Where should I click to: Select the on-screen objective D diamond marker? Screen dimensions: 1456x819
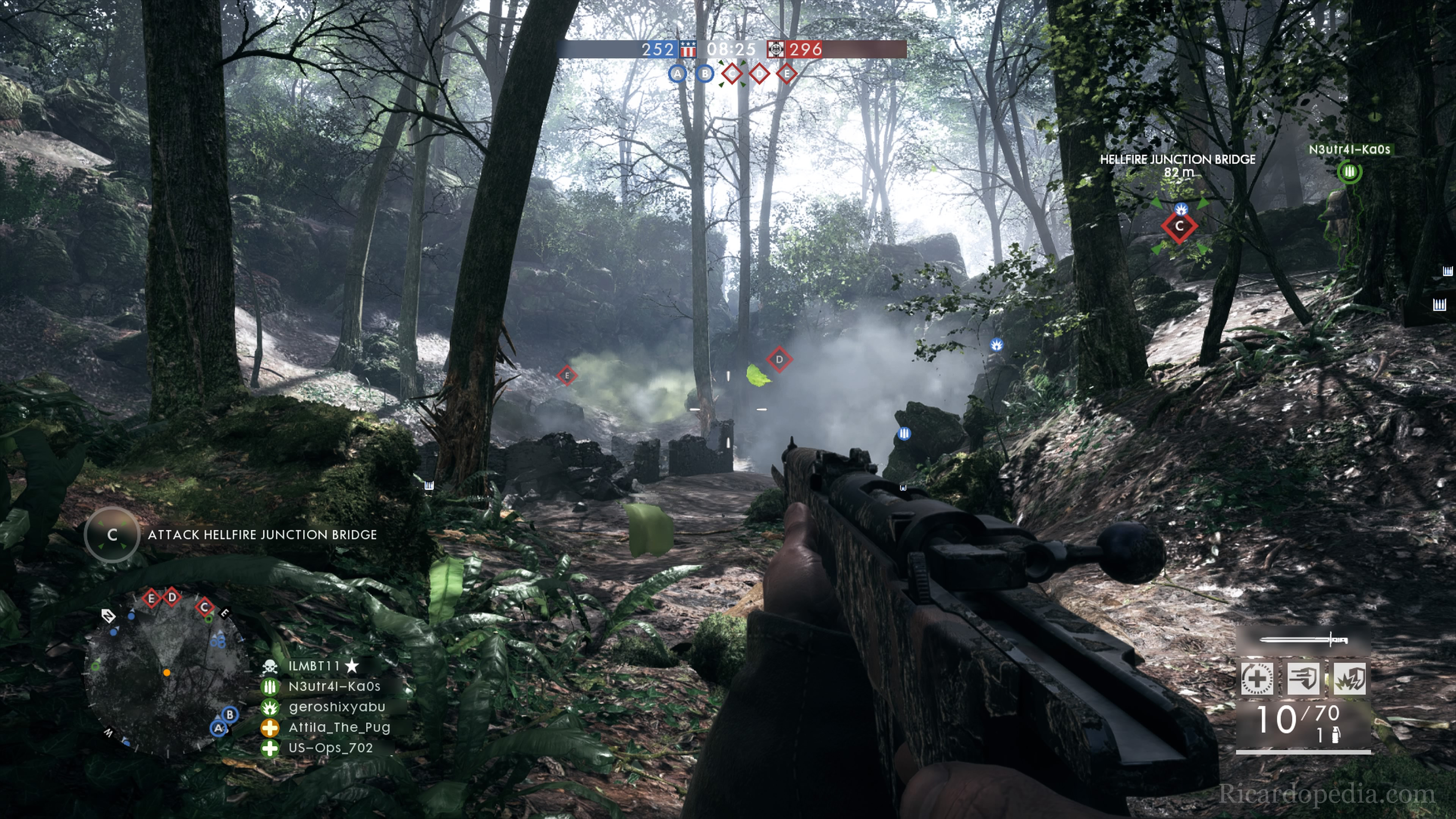click(780, 359)
